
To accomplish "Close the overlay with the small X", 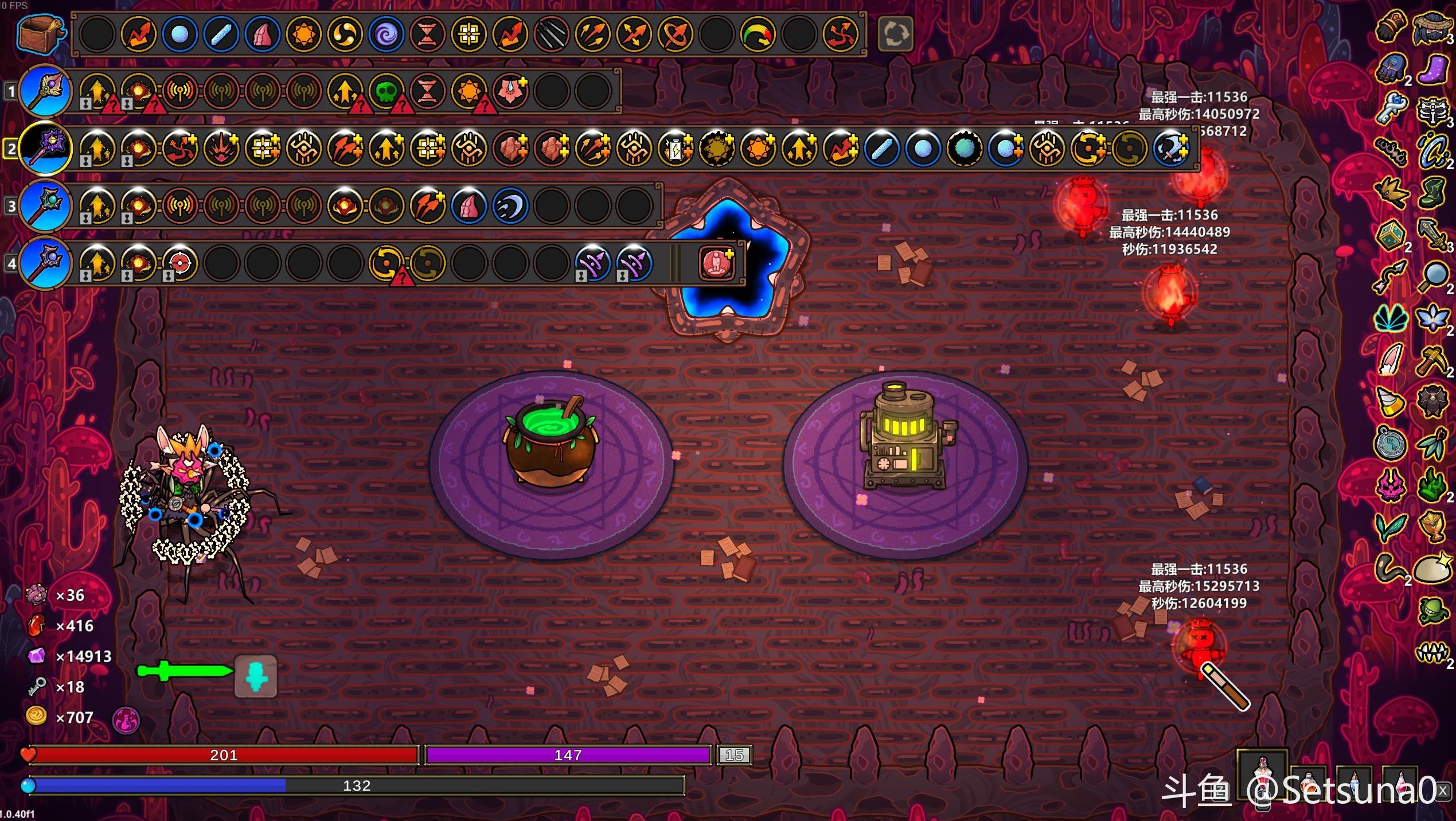I will 1443,791.
